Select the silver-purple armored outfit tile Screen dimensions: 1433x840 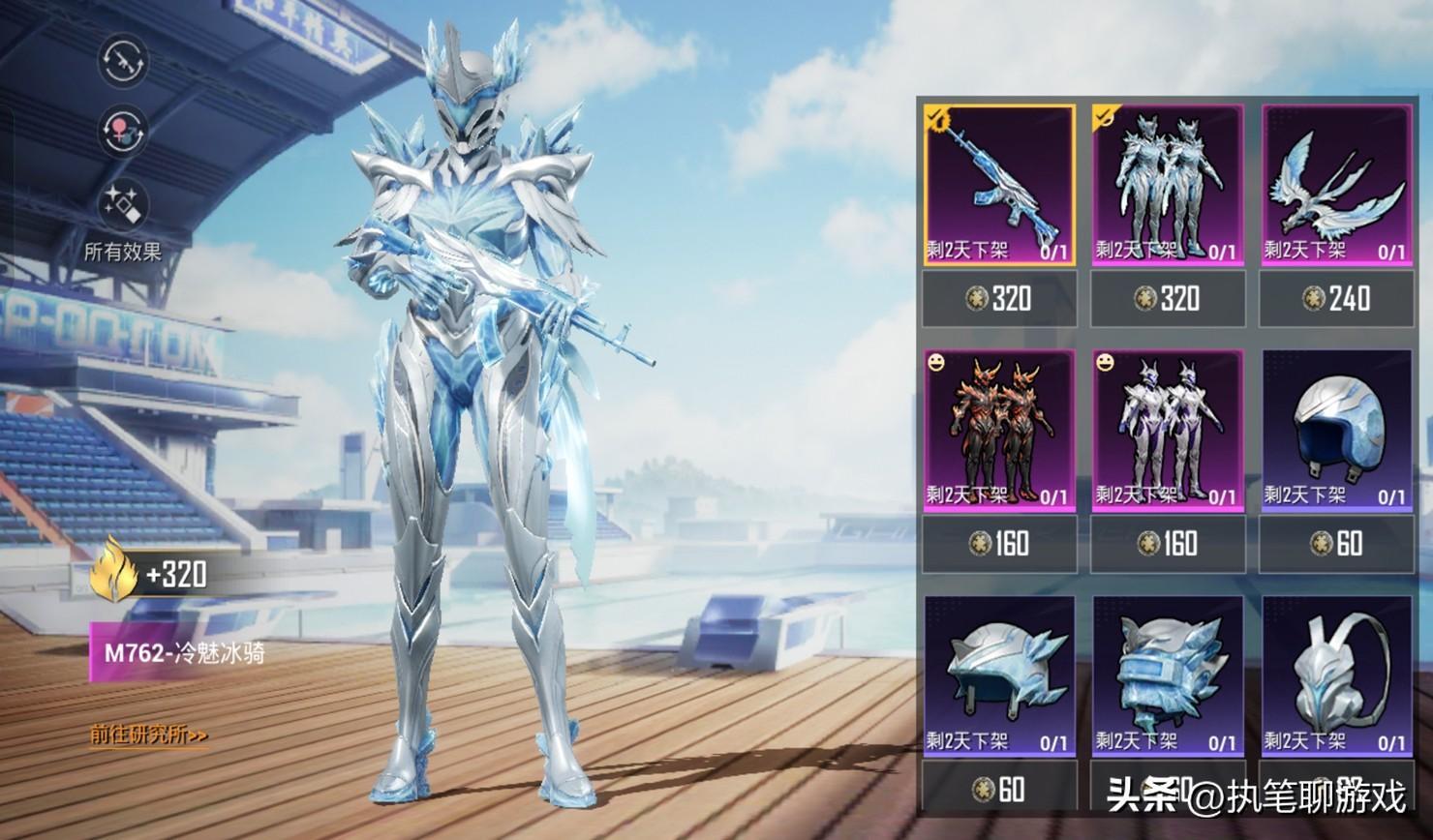[1168, 431]
